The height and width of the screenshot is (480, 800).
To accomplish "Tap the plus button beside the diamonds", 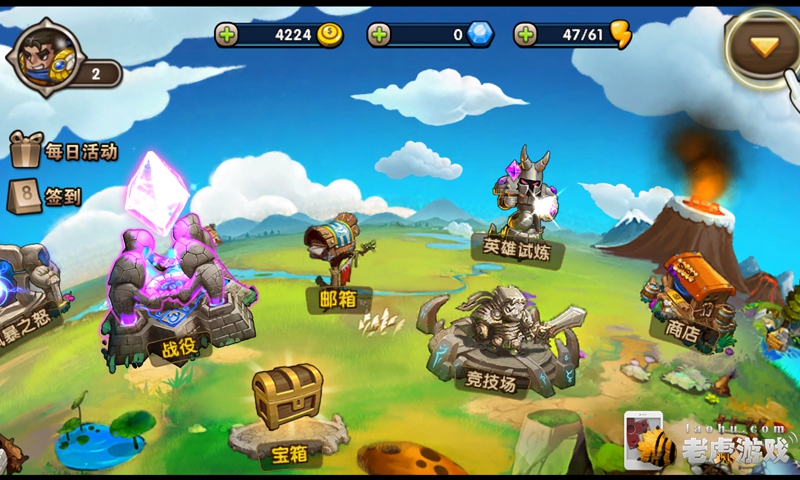I will pos(379,35).
